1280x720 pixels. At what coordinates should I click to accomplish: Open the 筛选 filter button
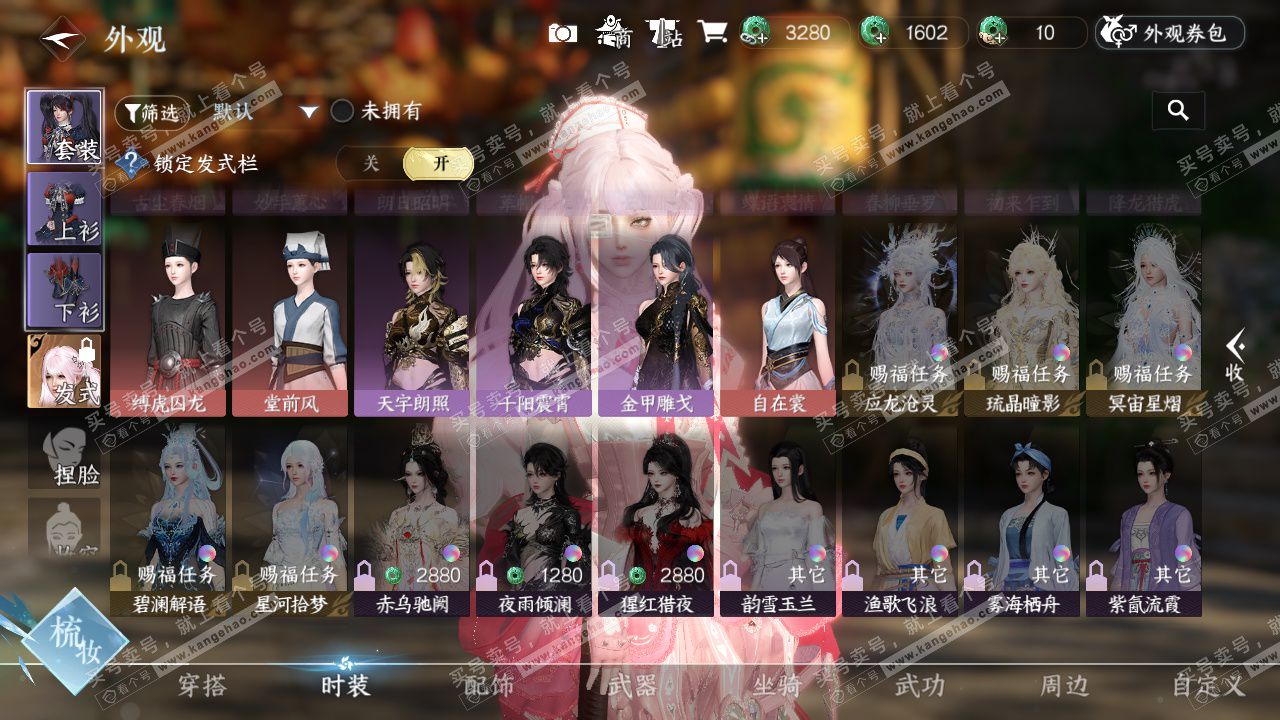coord(151,113)
